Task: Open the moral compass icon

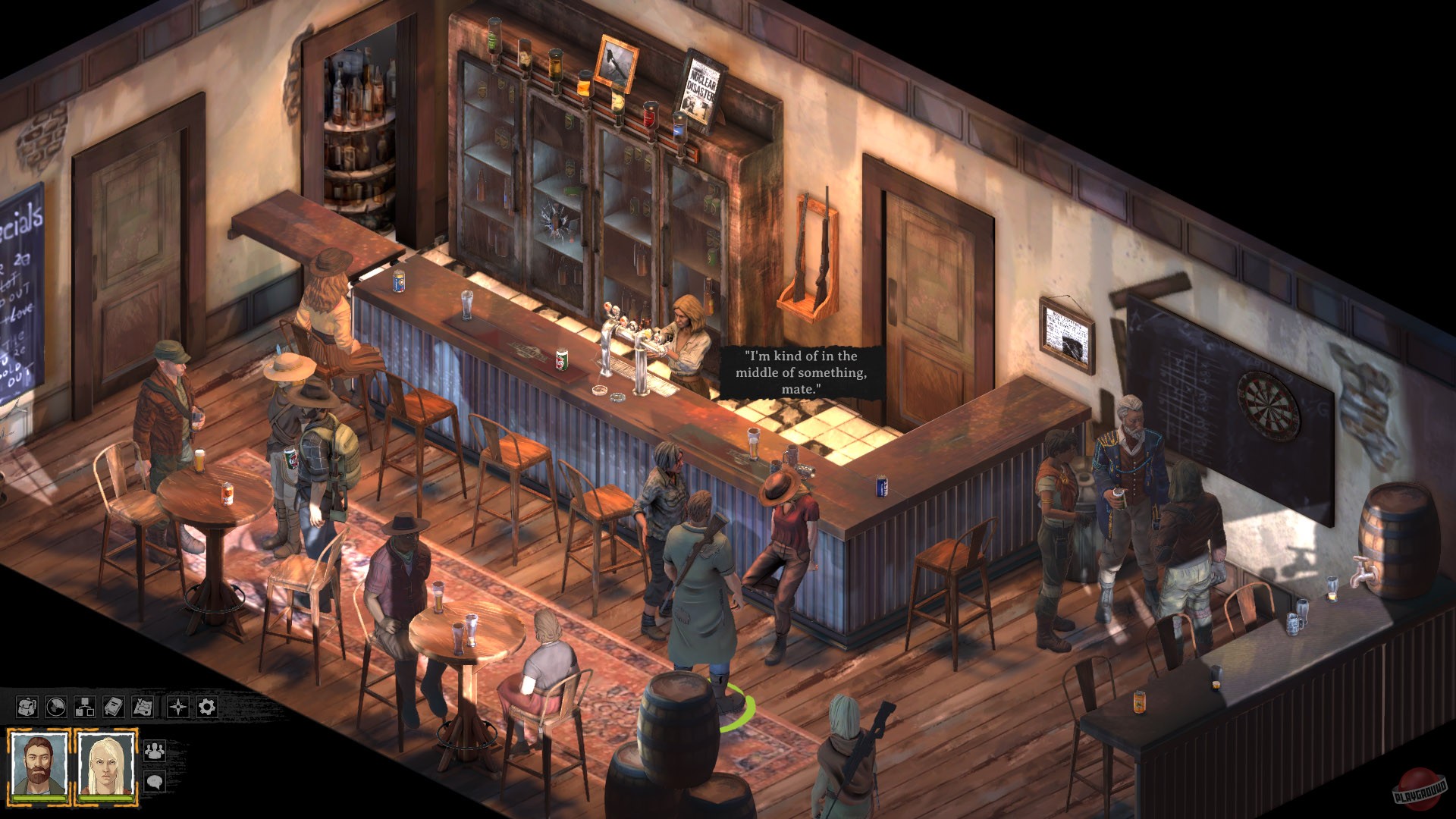Action: tap(177, 706)
